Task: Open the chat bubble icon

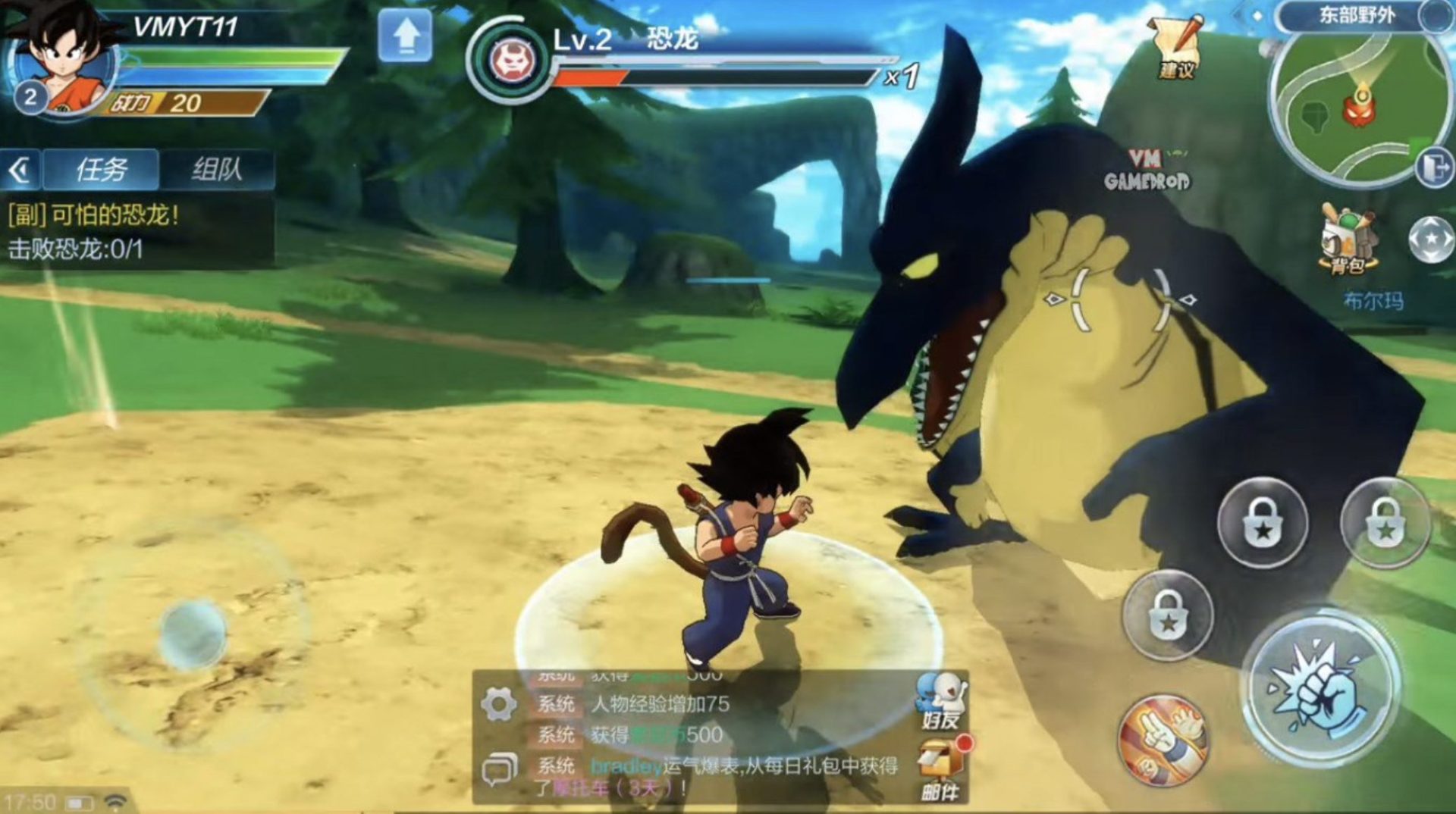Action: click(499, 769)
